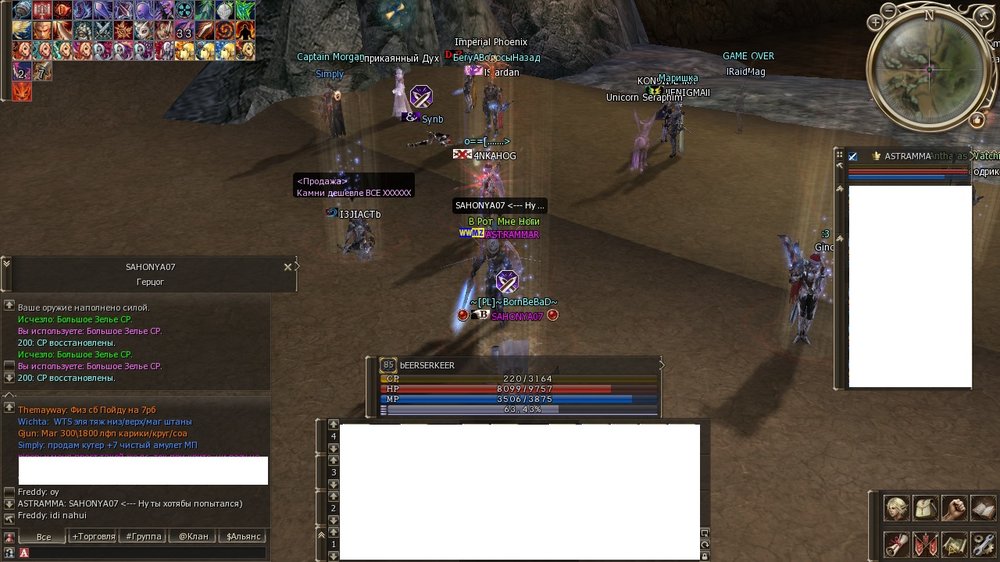The image size is (1000, 562).
Task: Click the thumbs-up button under the minimap
Action: 976,120
